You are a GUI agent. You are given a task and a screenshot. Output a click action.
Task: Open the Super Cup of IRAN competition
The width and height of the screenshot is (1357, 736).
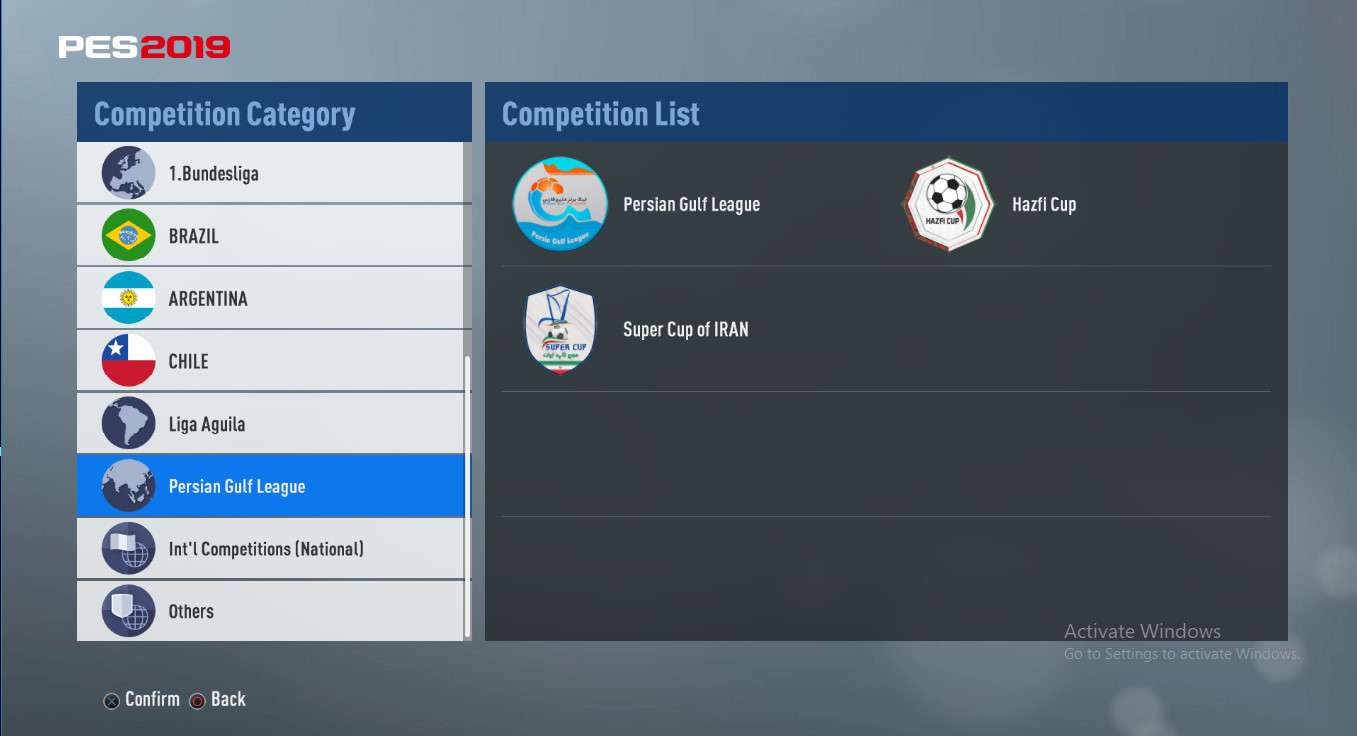click(x=685, y=329)
